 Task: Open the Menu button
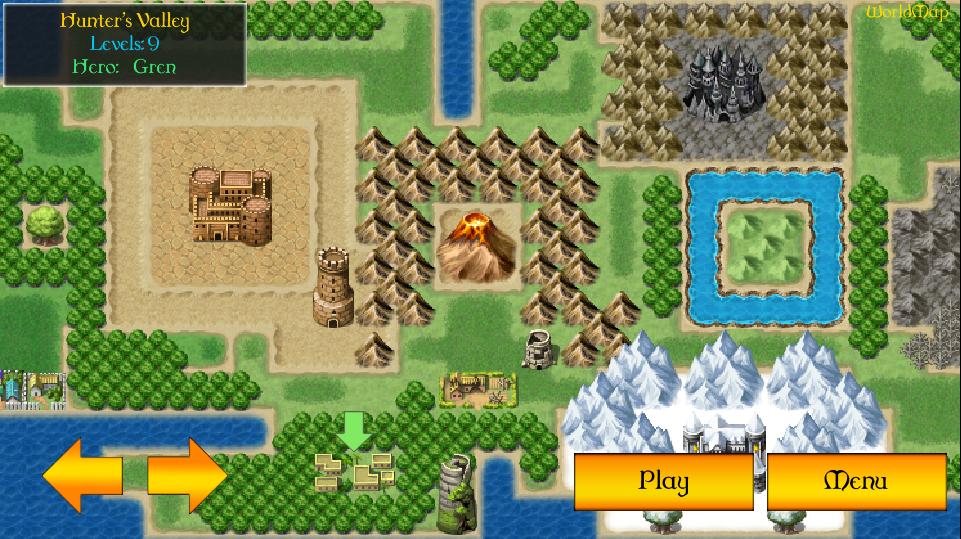(855, 481)
